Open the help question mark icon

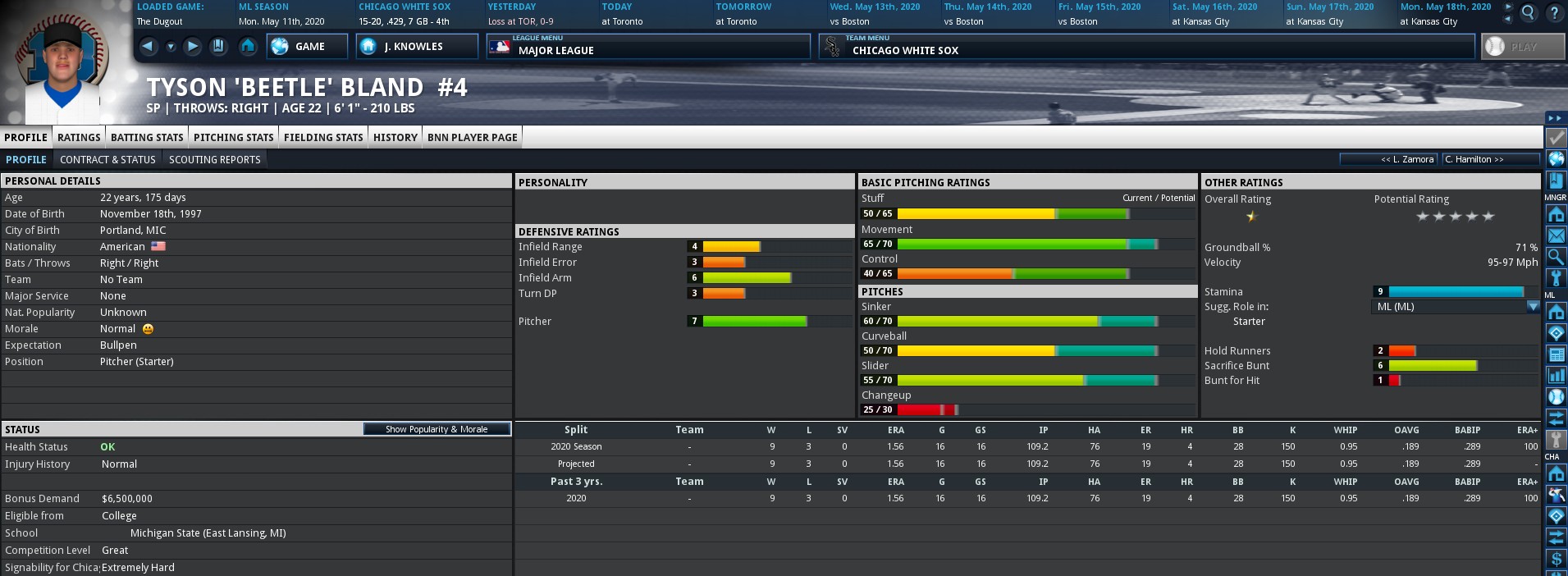(1554, 13)
